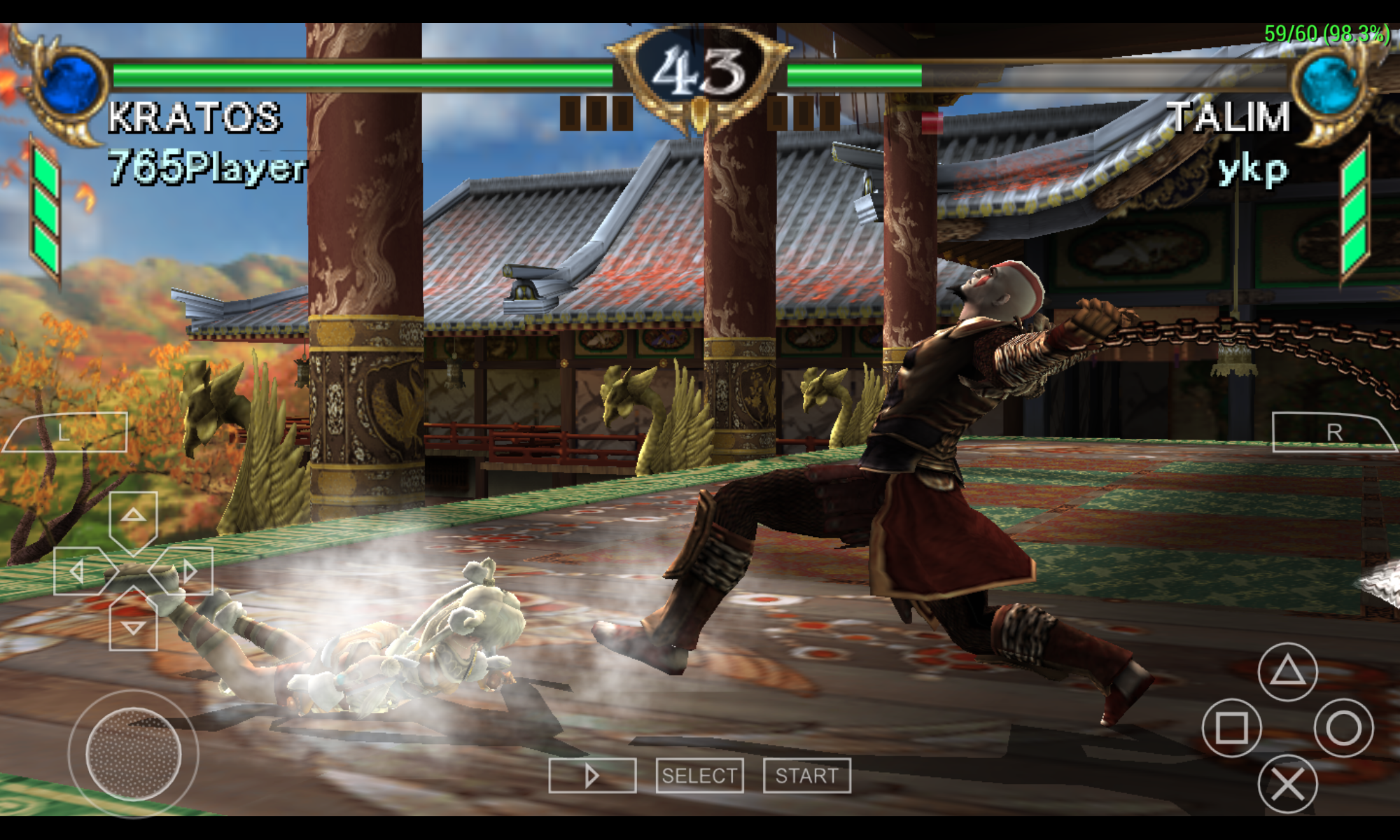Tap the Square touch button
The width and height of the screenshot is (1400, 840).
pyautogui.click(x=1231, y=728)
